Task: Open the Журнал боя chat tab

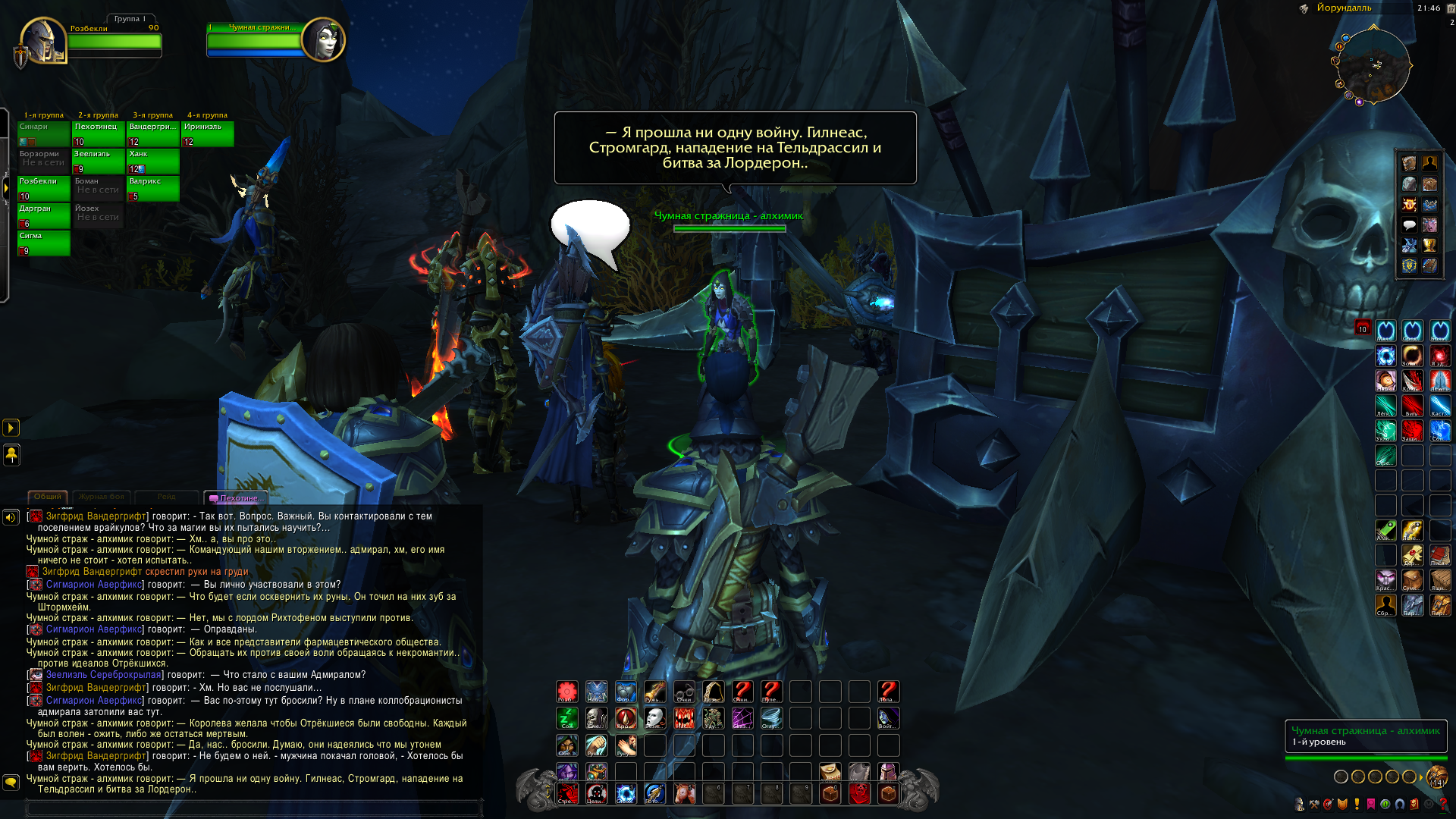Action: [x=101, y=497]
